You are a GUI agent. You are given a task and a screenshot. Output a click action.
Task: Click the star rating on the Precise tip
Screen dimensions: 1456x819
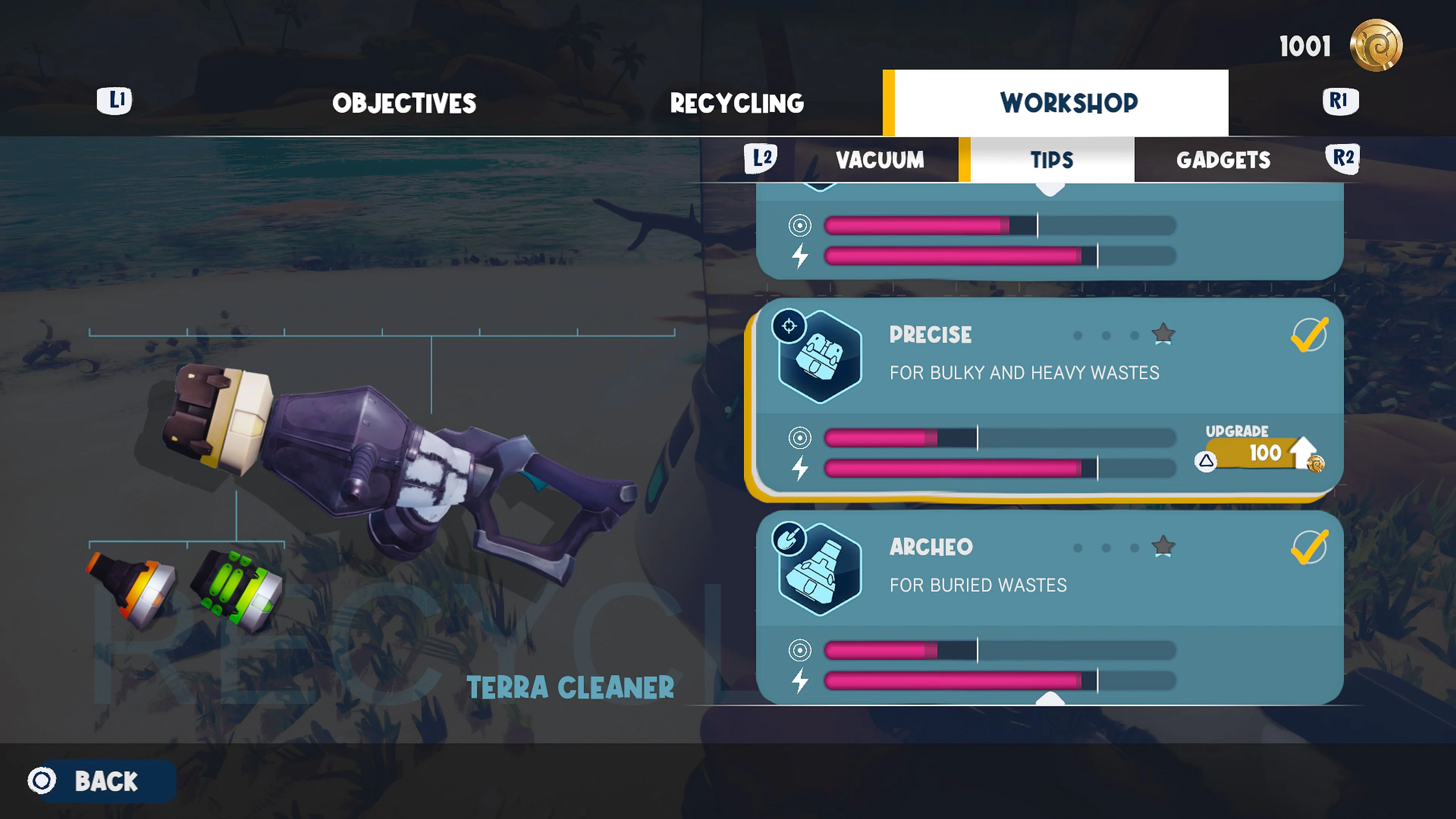tap(1164, 334)
